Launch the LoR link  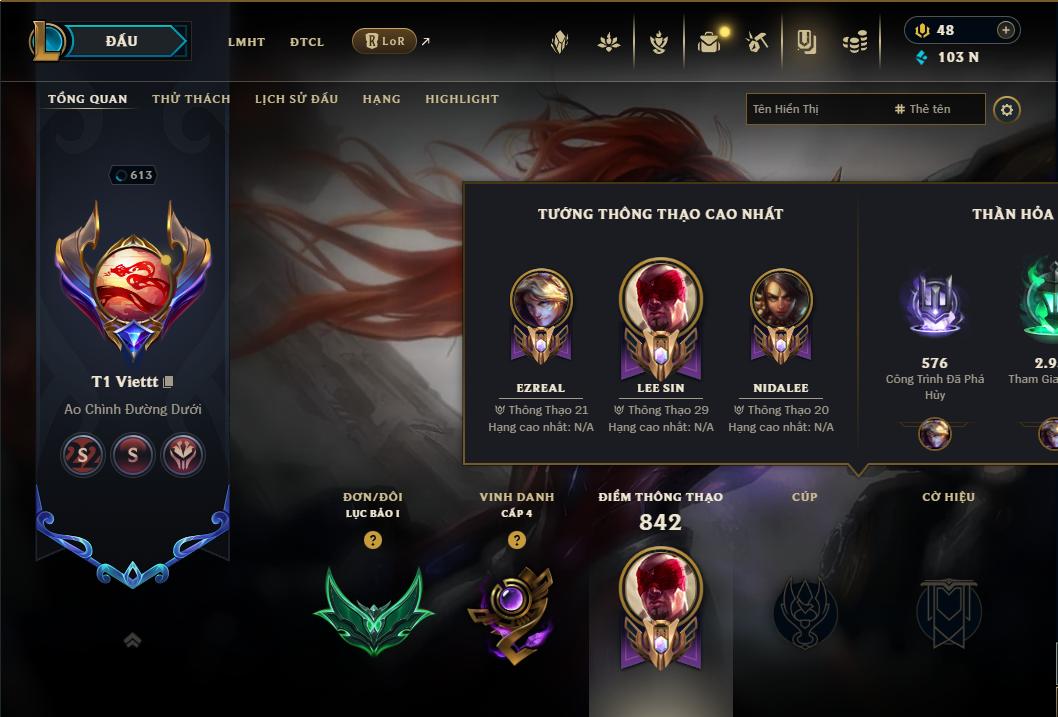(385, 41)
